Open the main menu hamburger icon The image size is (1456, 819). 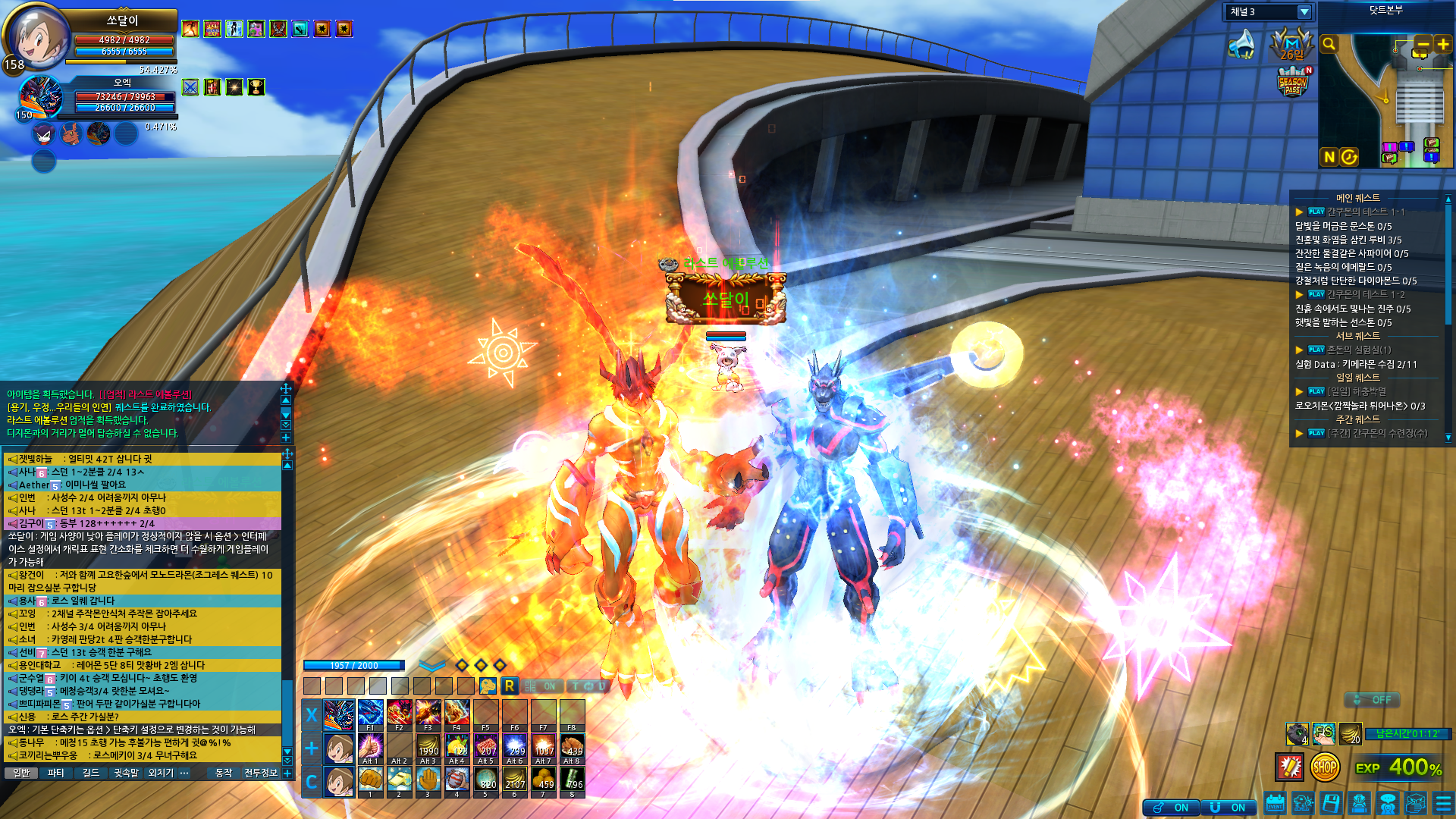pos(1442,803)
